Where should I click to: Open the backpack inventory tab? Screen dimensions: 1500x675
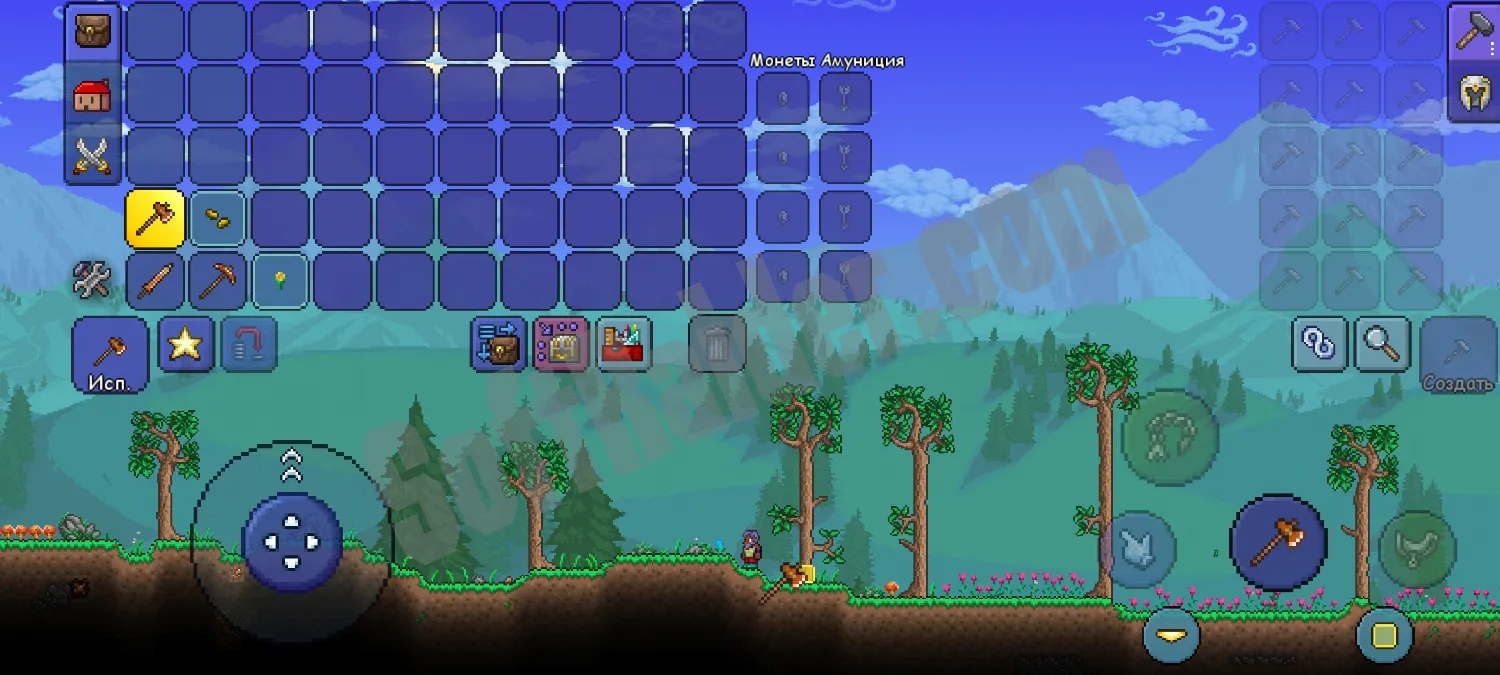93,31
